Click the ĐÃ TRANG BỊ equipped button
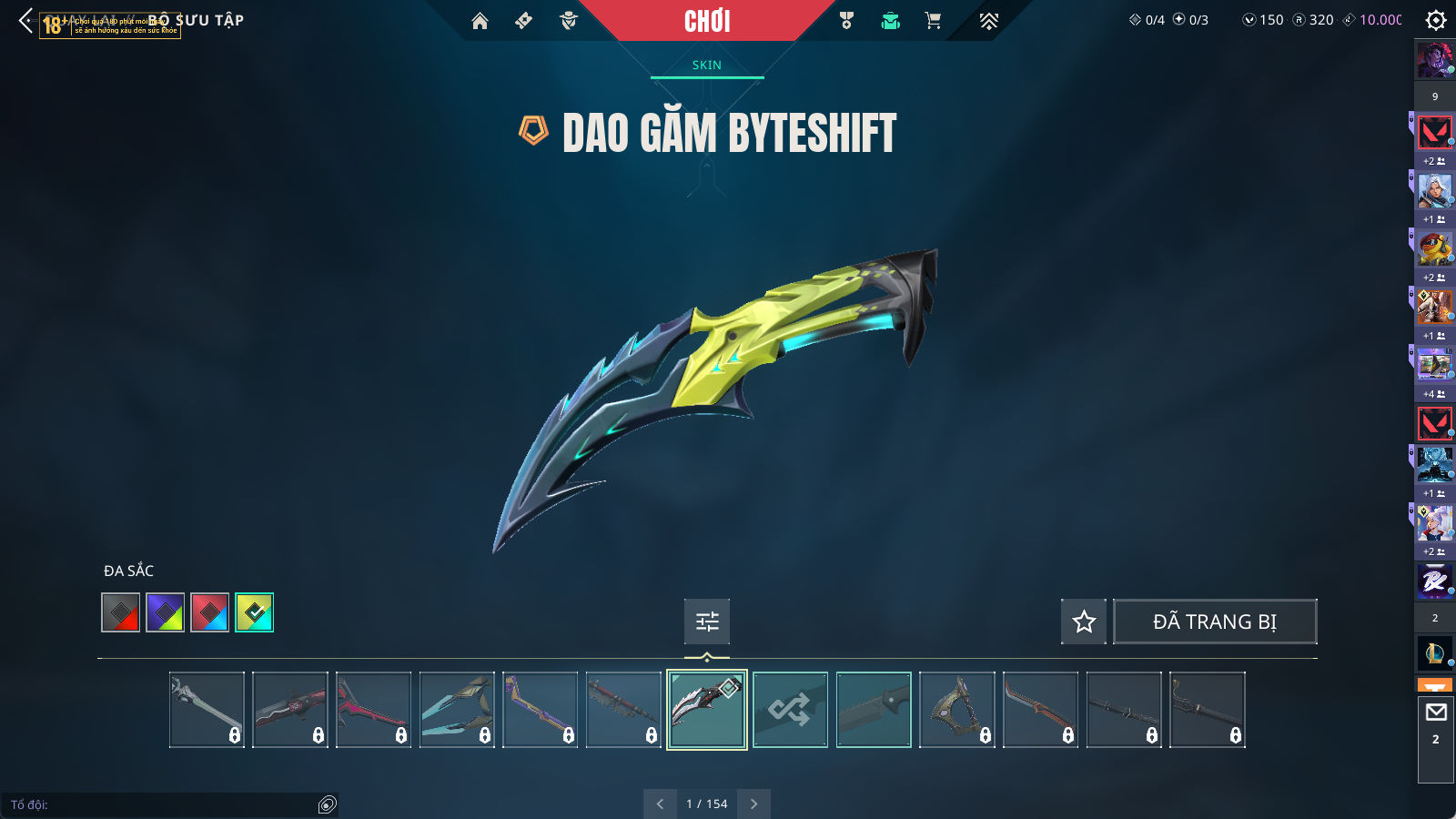 1215,622
